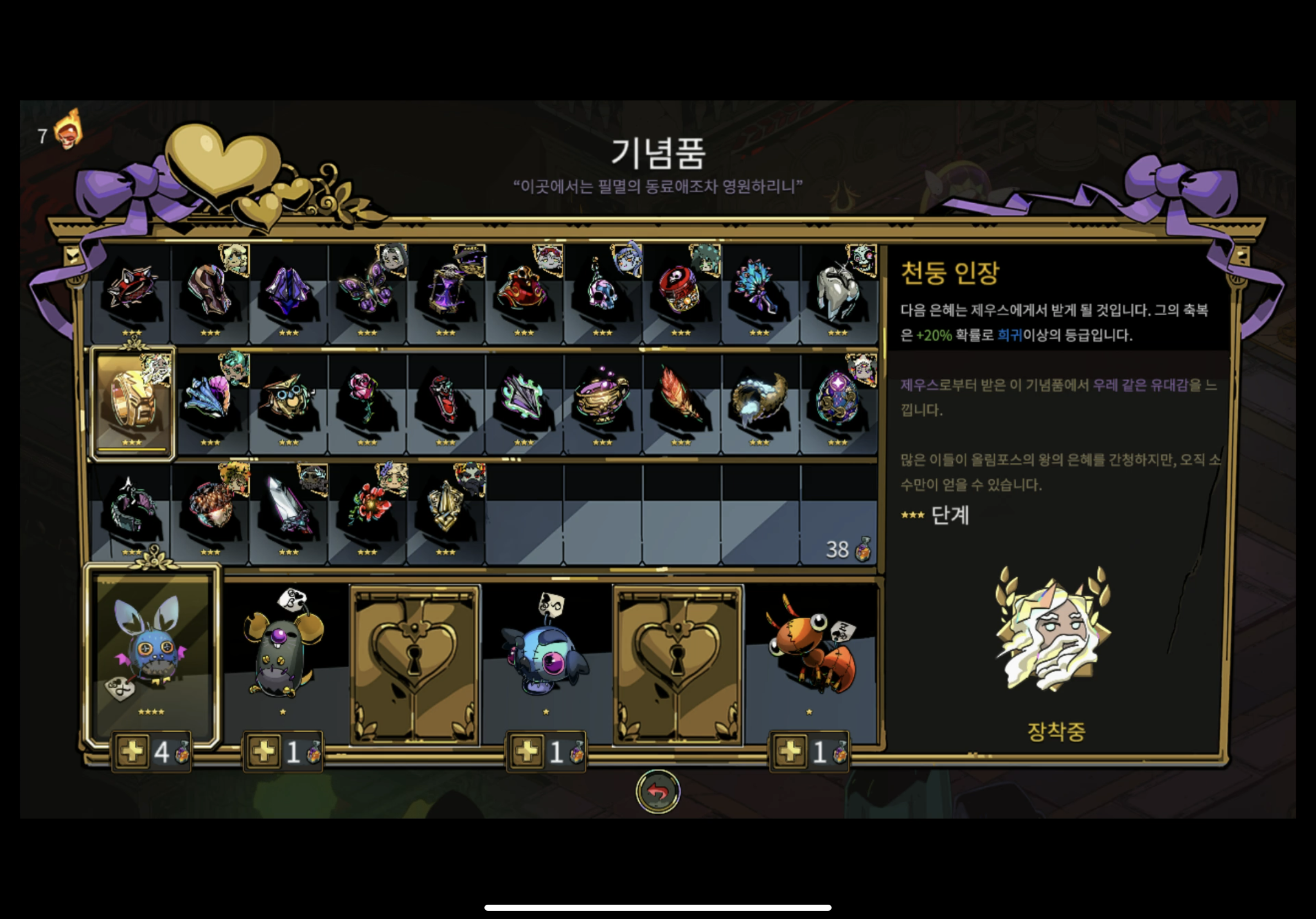Select the Overflowing Cup keepsake
The image size is (1316, 919).
pyautogui.click(x=602, y=401)
